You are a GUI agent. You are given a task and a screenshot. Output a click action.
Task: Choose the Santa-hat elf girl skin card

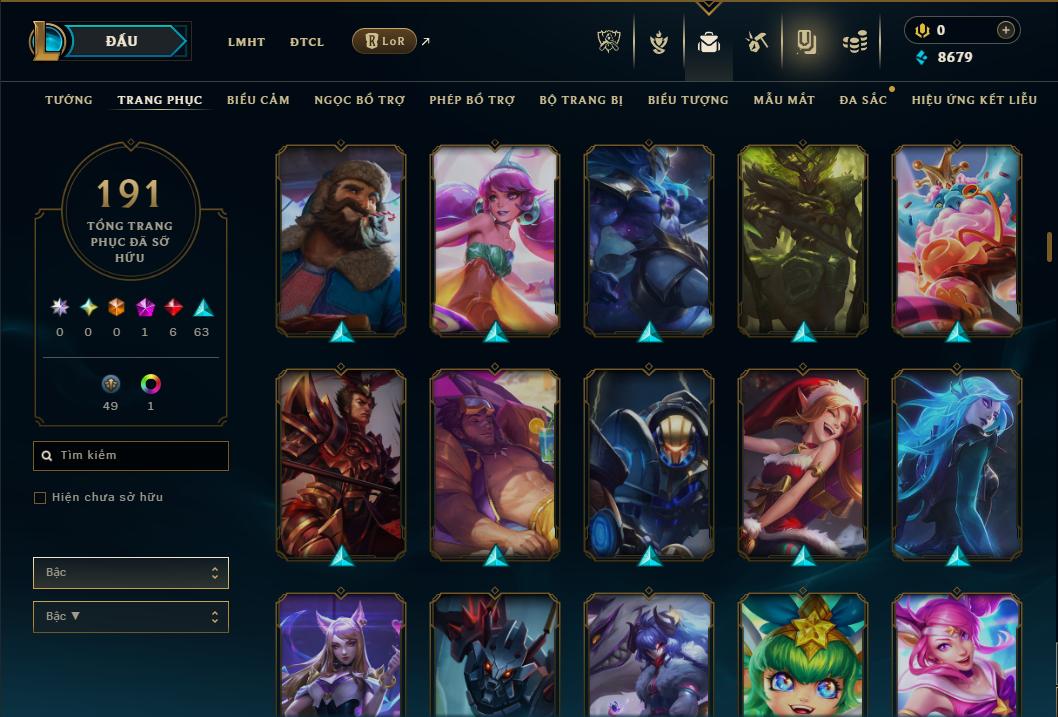803,464
